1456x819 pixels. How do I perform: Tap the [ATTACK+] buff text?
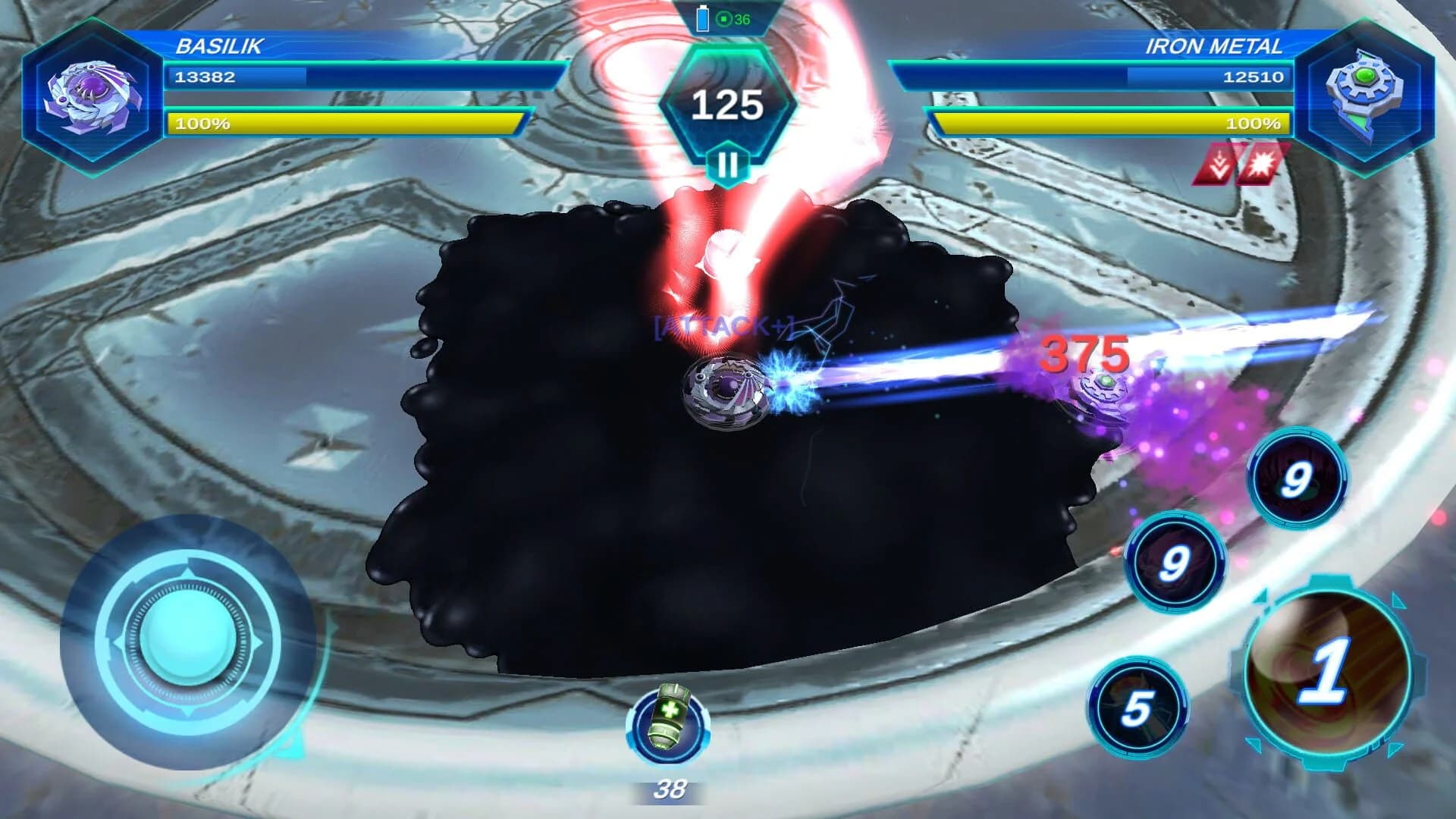(723, 325)
